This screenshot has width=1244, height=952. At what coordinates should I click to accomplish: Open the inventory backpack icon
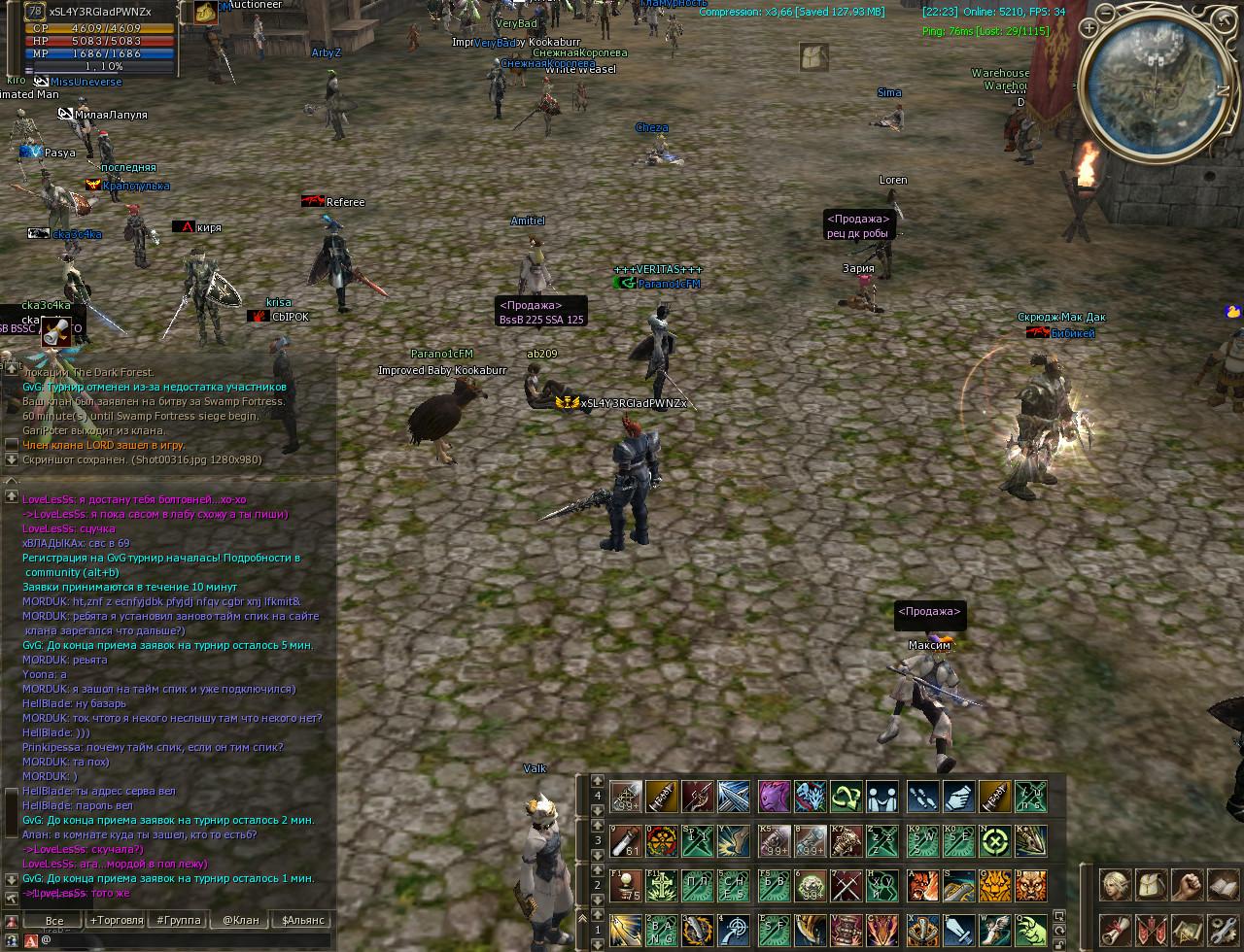tap(1151, 885)
